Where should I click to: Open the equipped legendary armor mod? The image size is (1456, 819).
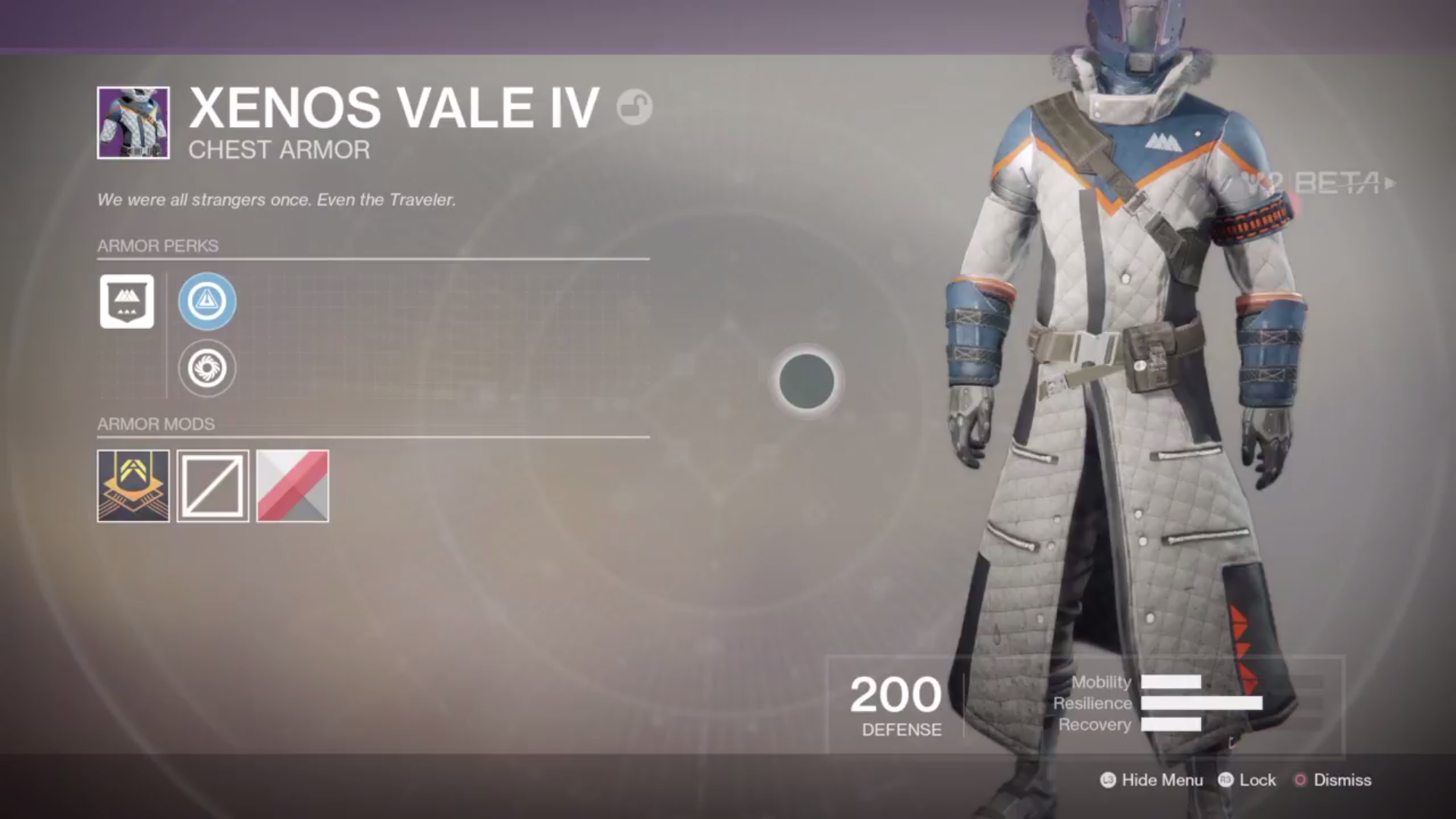pos(133,486)
